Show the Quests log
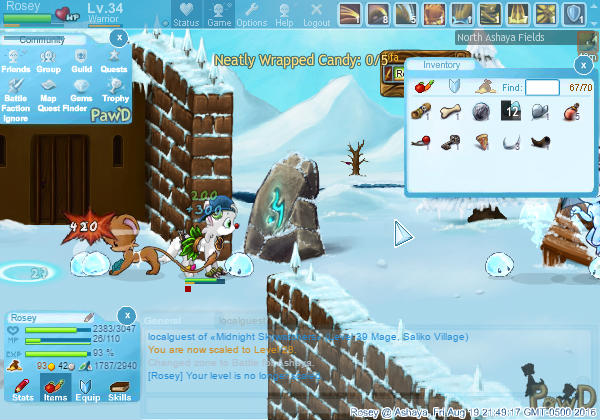 [x=114, y=61]
